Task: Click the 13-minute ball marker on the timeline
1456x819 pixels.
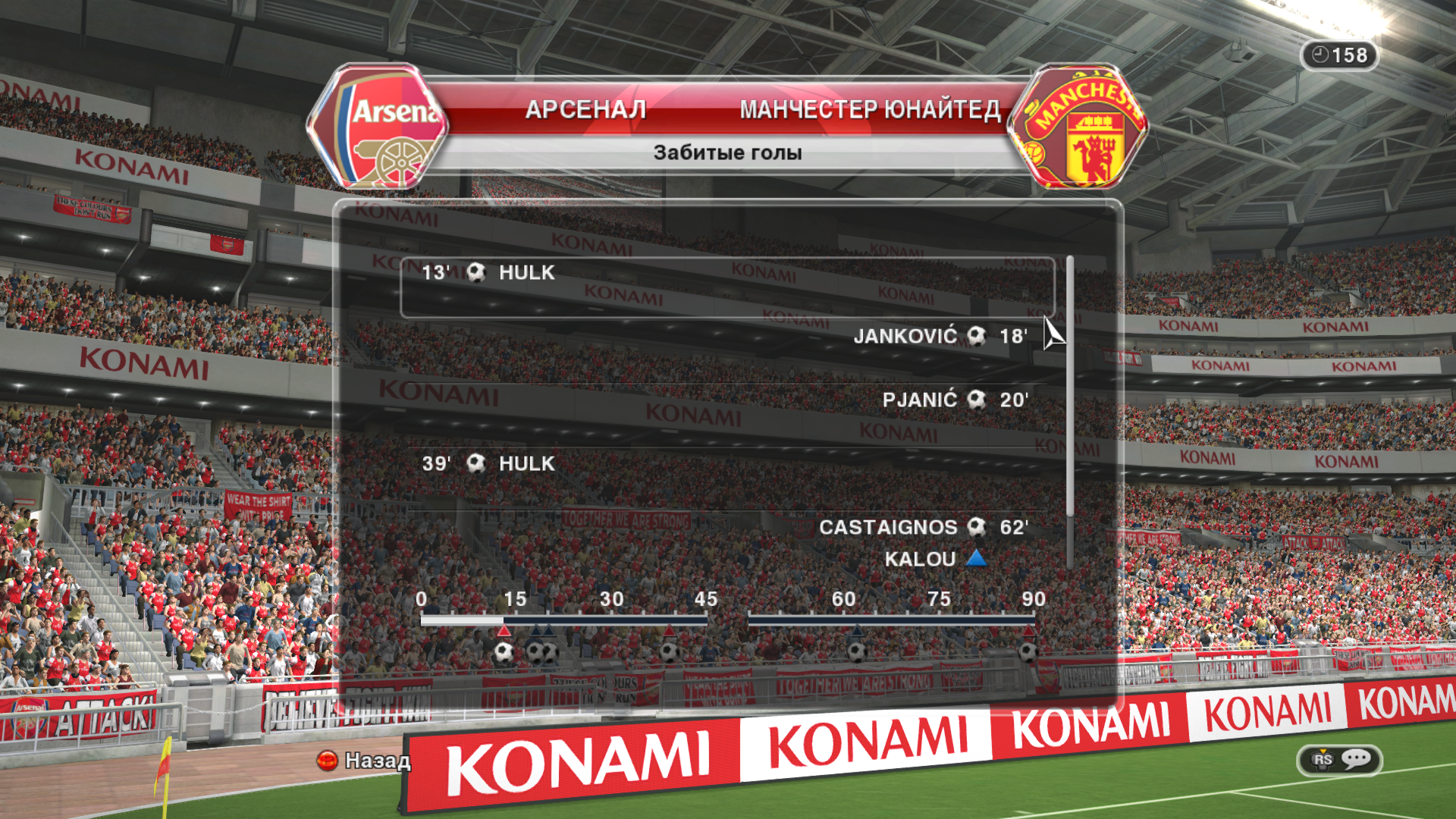Action: pos(504,651)
